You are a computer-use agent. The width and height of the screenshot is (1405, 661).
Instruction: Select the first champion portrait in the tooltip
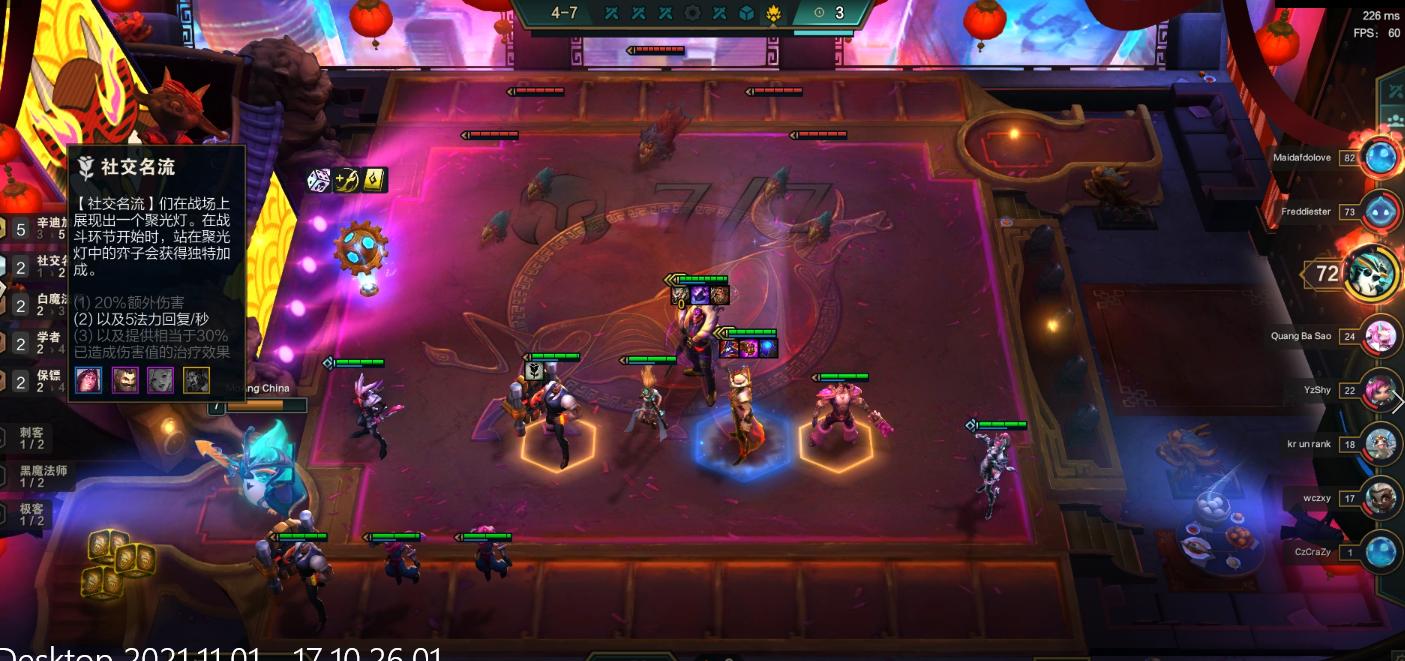click(x=89, y=380)
